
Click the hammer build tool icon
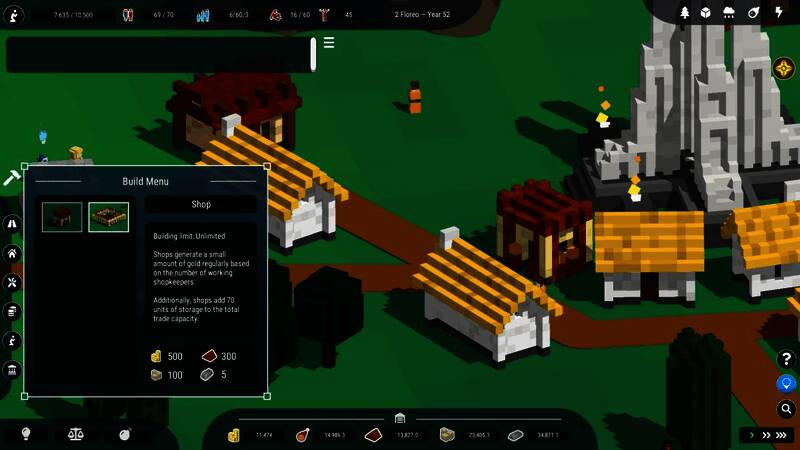click(x=12, y=177)
